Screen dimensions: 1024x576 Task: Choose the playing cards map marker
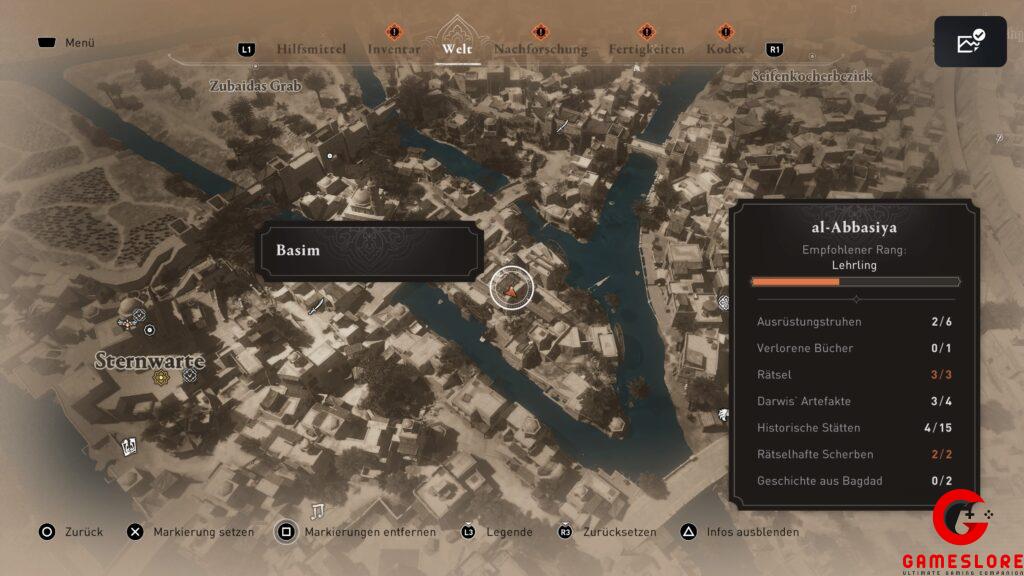pos(129,446)
